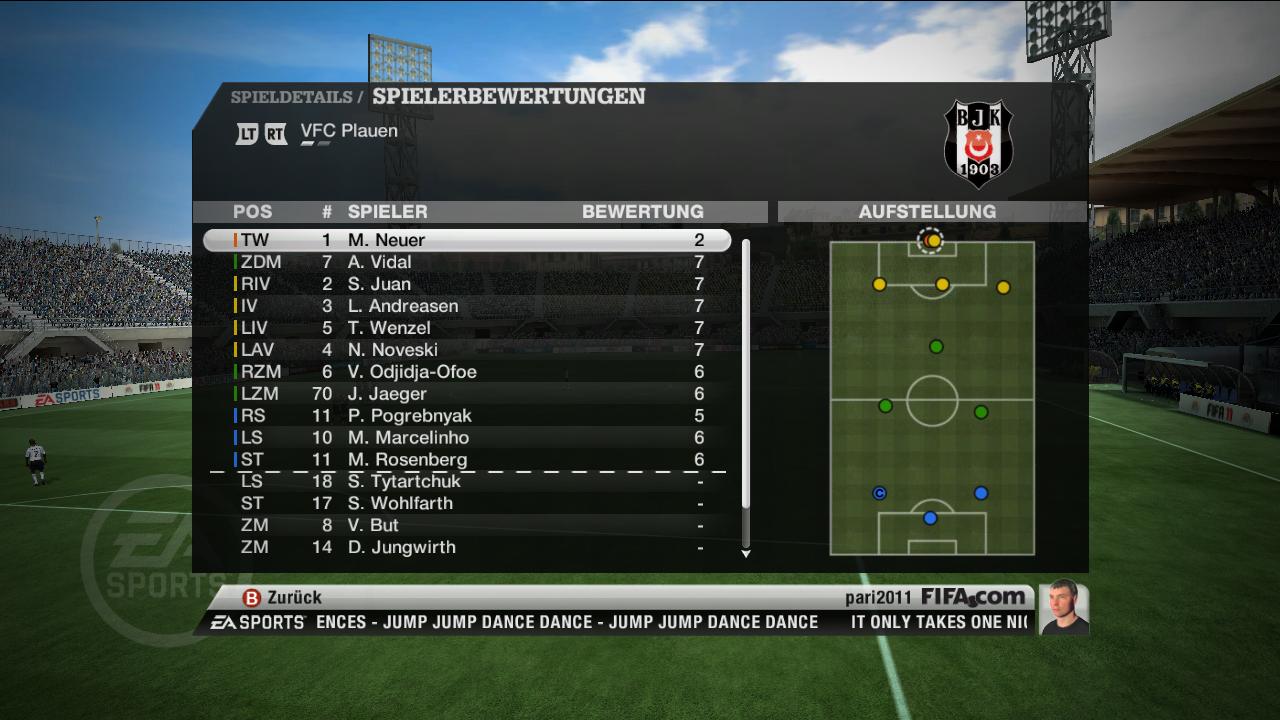Image resolution: width=1280 pixels, height=720 pixels.
Task: Select S. Juan rating row
Action: 467,284
